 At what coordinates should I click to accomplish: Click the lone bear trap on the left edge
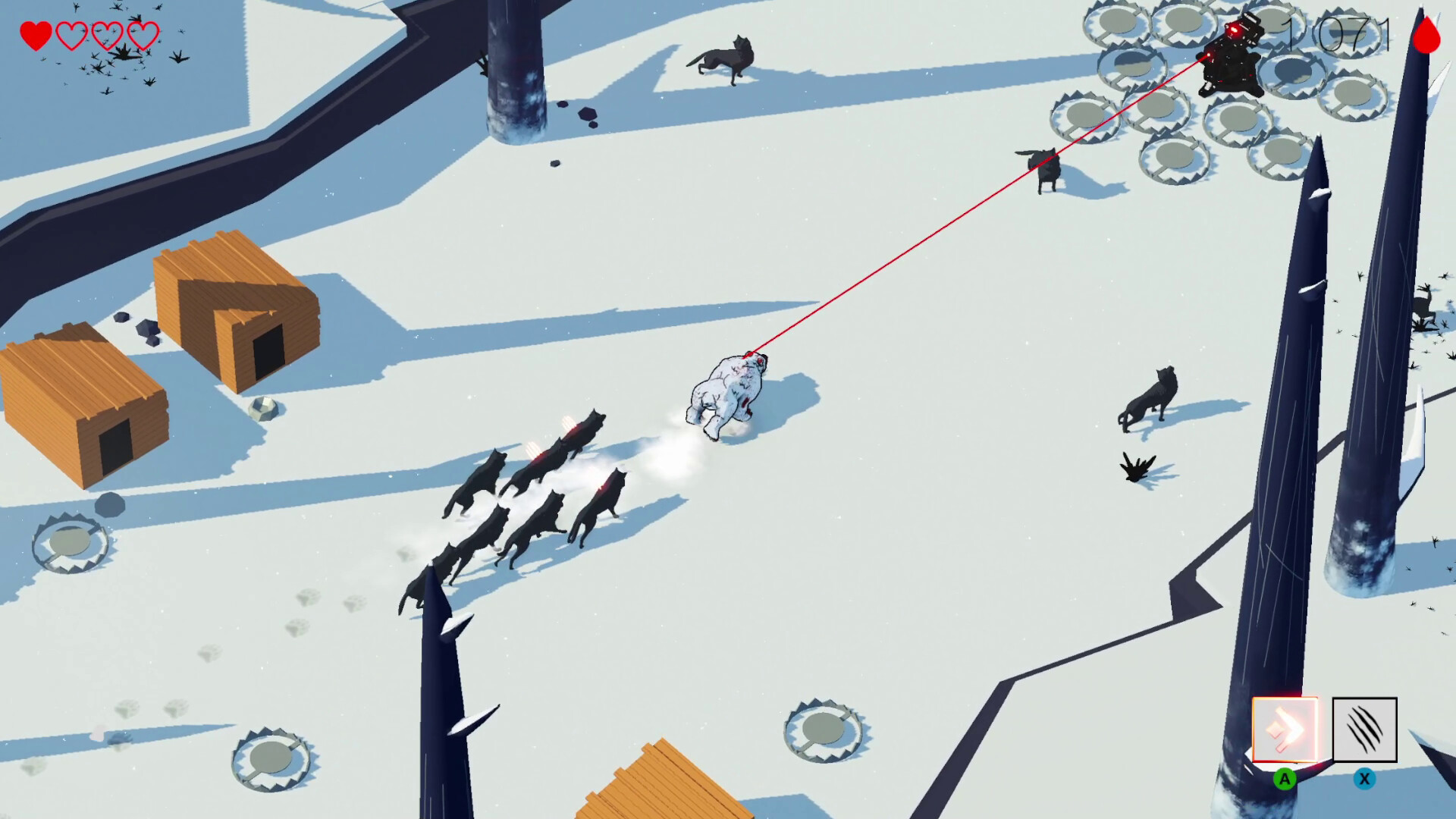pyautogui.click(x=70, y=542)
